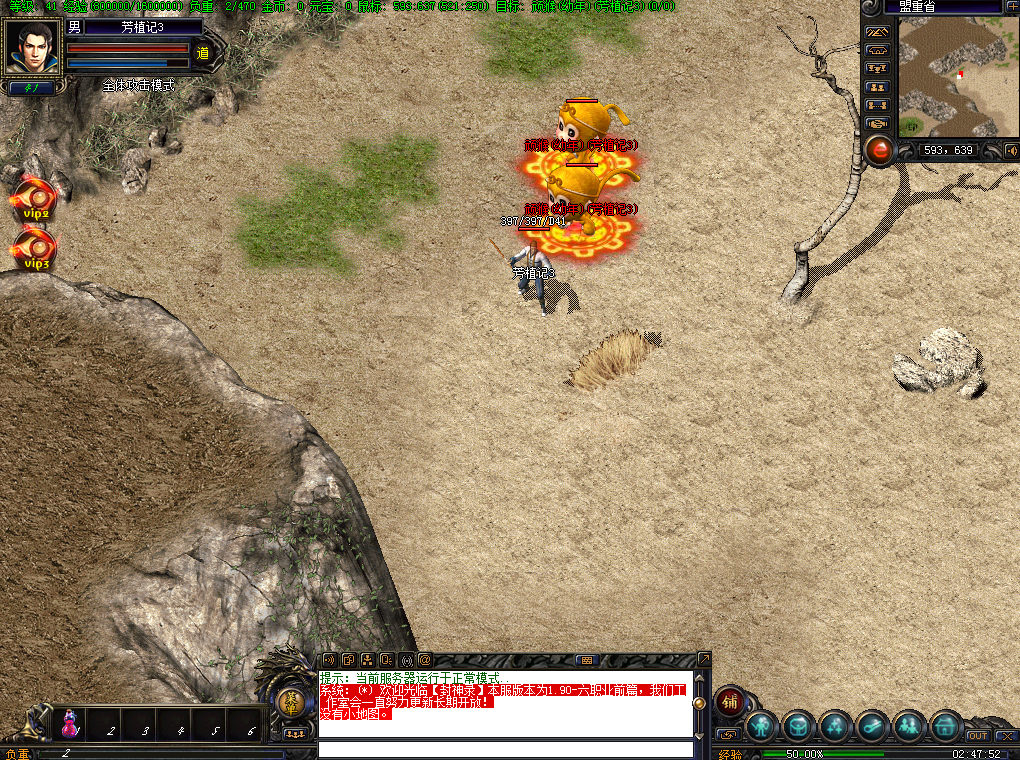Open the backpack inventory icon
The width and height of the screenshot is (1020, 760).
click(799, 727)
